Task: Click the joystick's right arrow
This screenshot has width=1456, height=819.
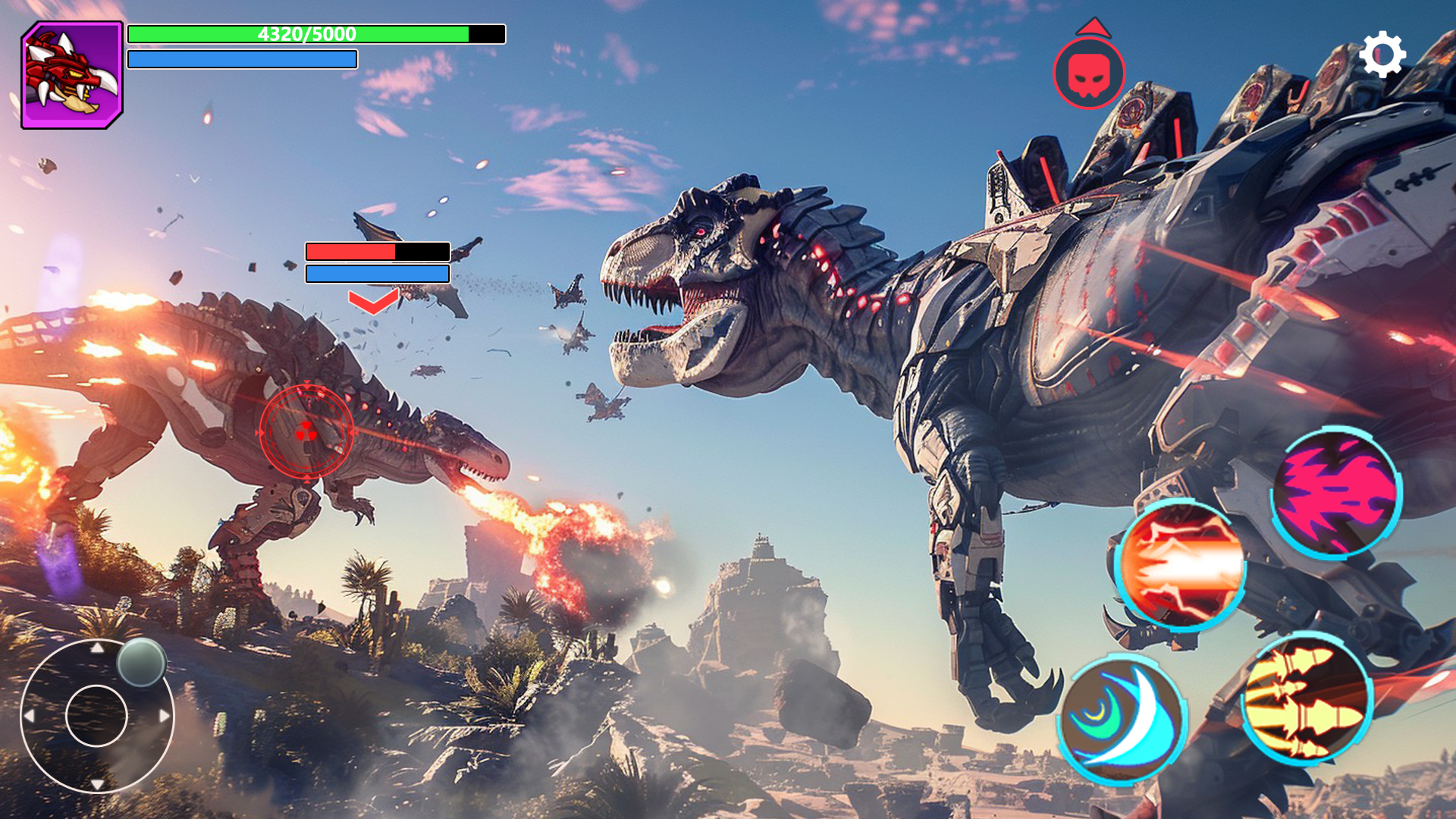Action: pyautogui.click(x=164, y=716)
